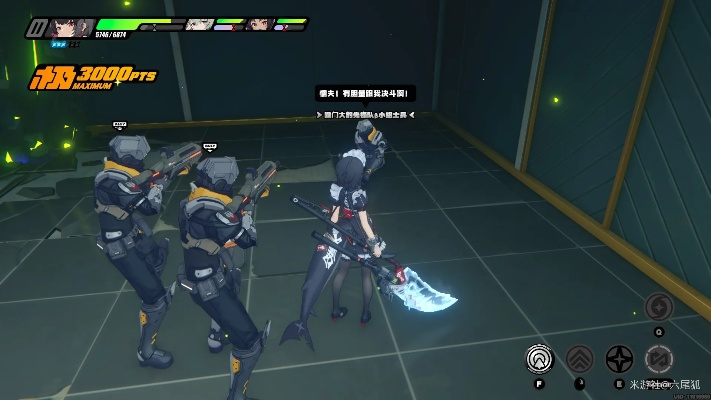Switch to the brown-haired teammate portrait
The width and height of the screenshot is (711, 400).
(x=258, y=23)
